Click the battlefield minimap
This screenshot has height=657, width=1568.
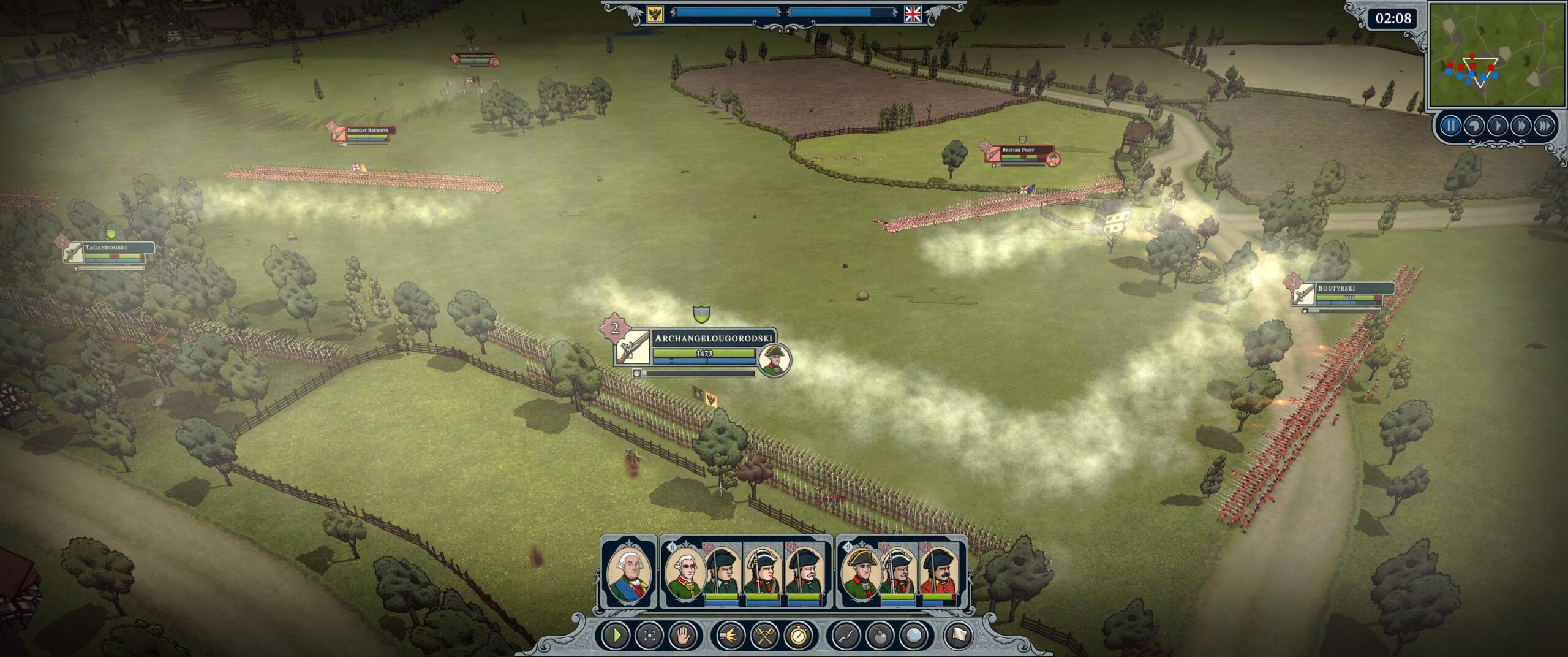coord(1495,56)
